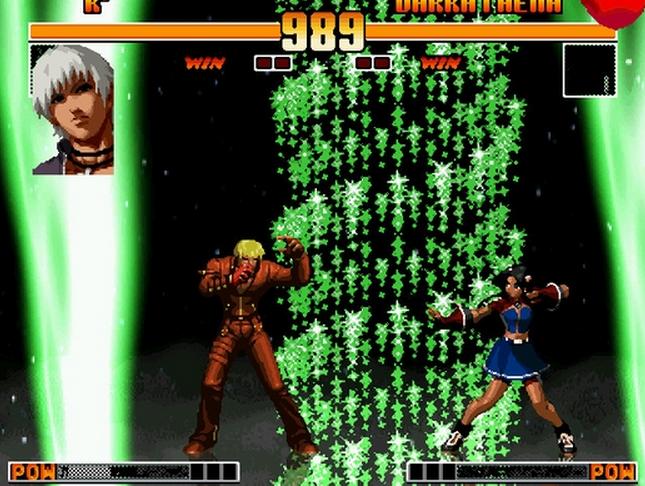Click the white-haired K' character portrait
The image size is (645, 486).
pyautogui.click(x=72, y=109)
